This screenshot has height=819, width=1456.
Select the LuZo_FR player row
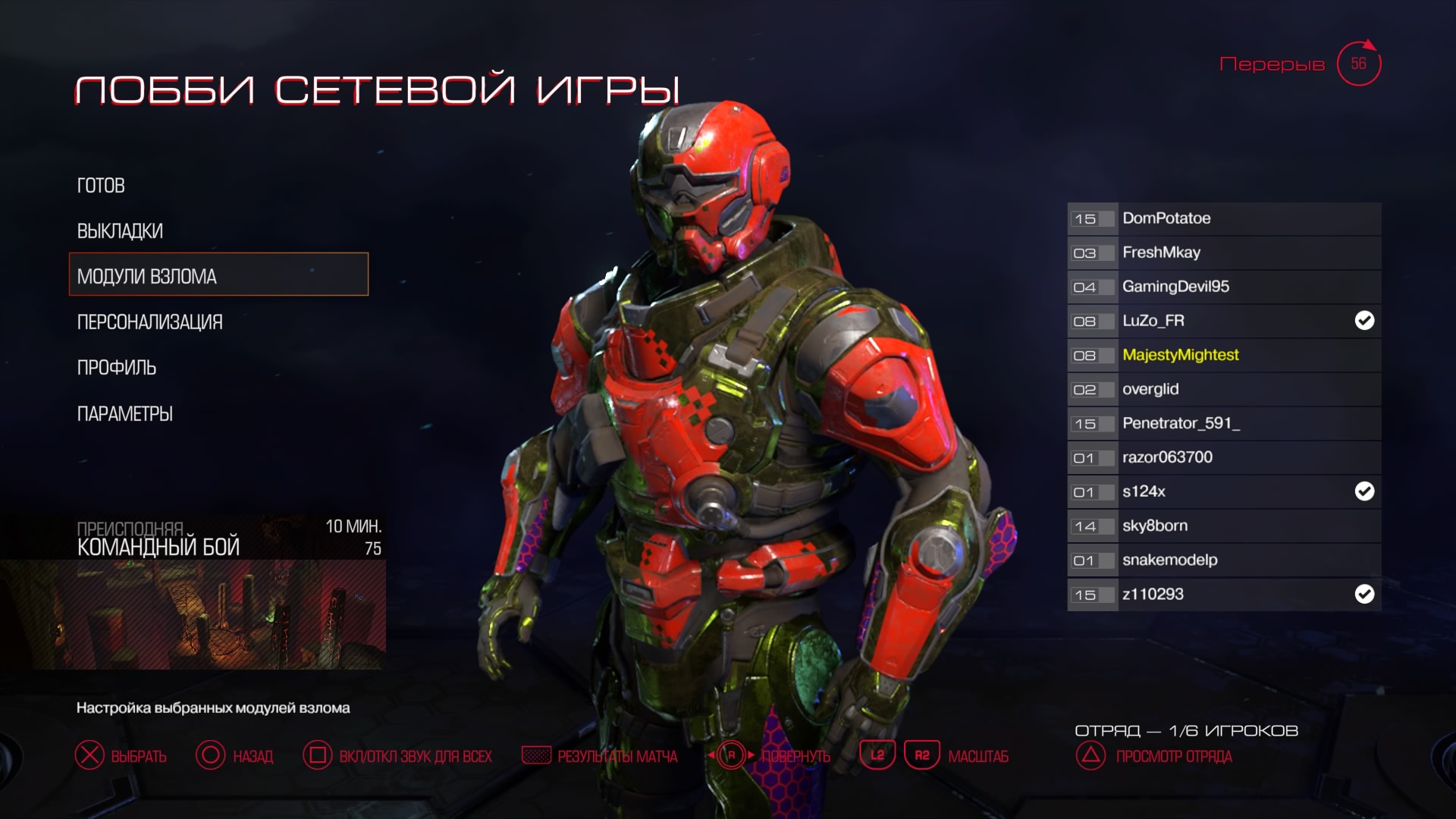click(1223, 321)
